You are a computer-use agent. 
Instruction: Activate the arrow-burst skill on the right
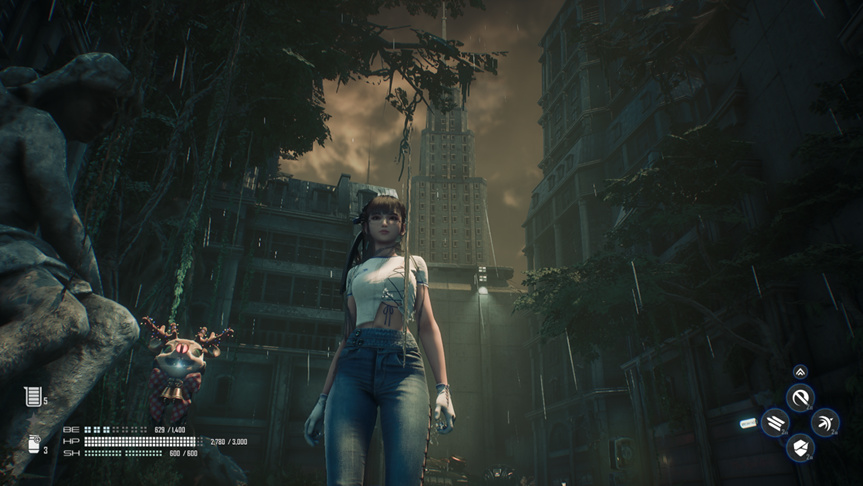[824, 423]
